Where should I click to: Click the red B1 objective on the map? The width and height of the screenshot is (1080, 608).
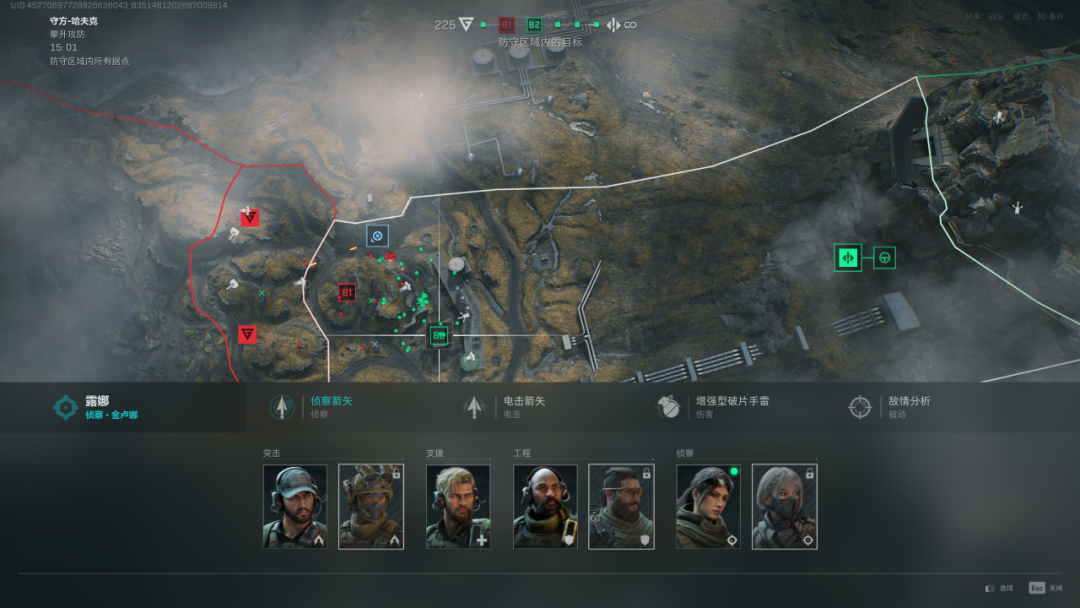tap(347, 293)
